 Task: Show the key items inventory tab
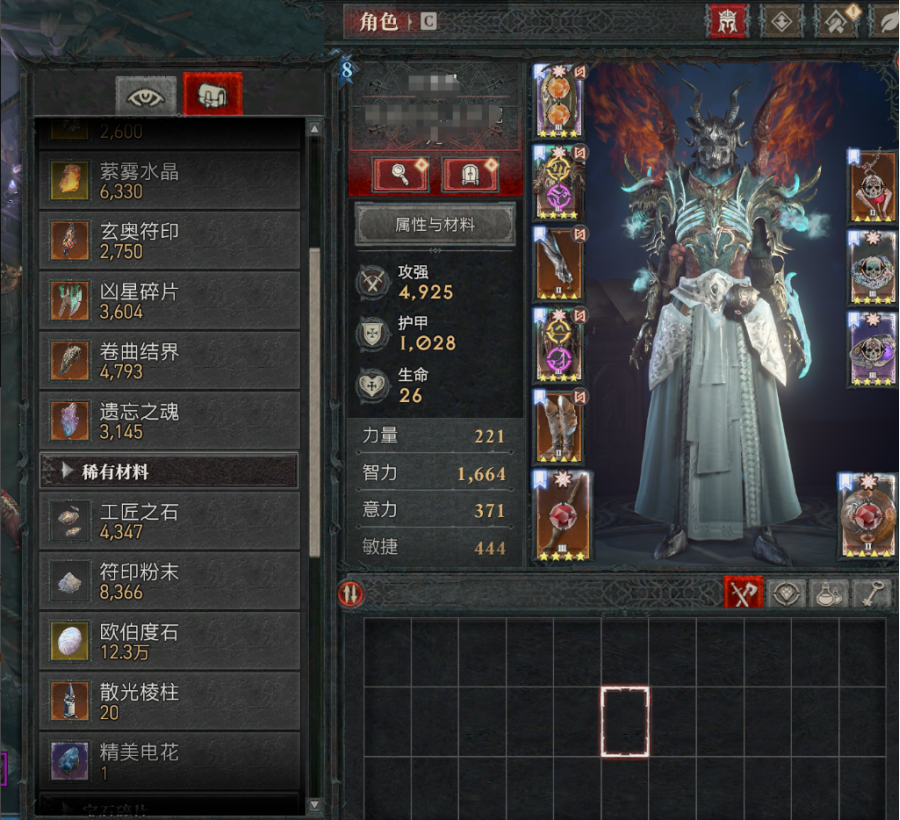871,593
